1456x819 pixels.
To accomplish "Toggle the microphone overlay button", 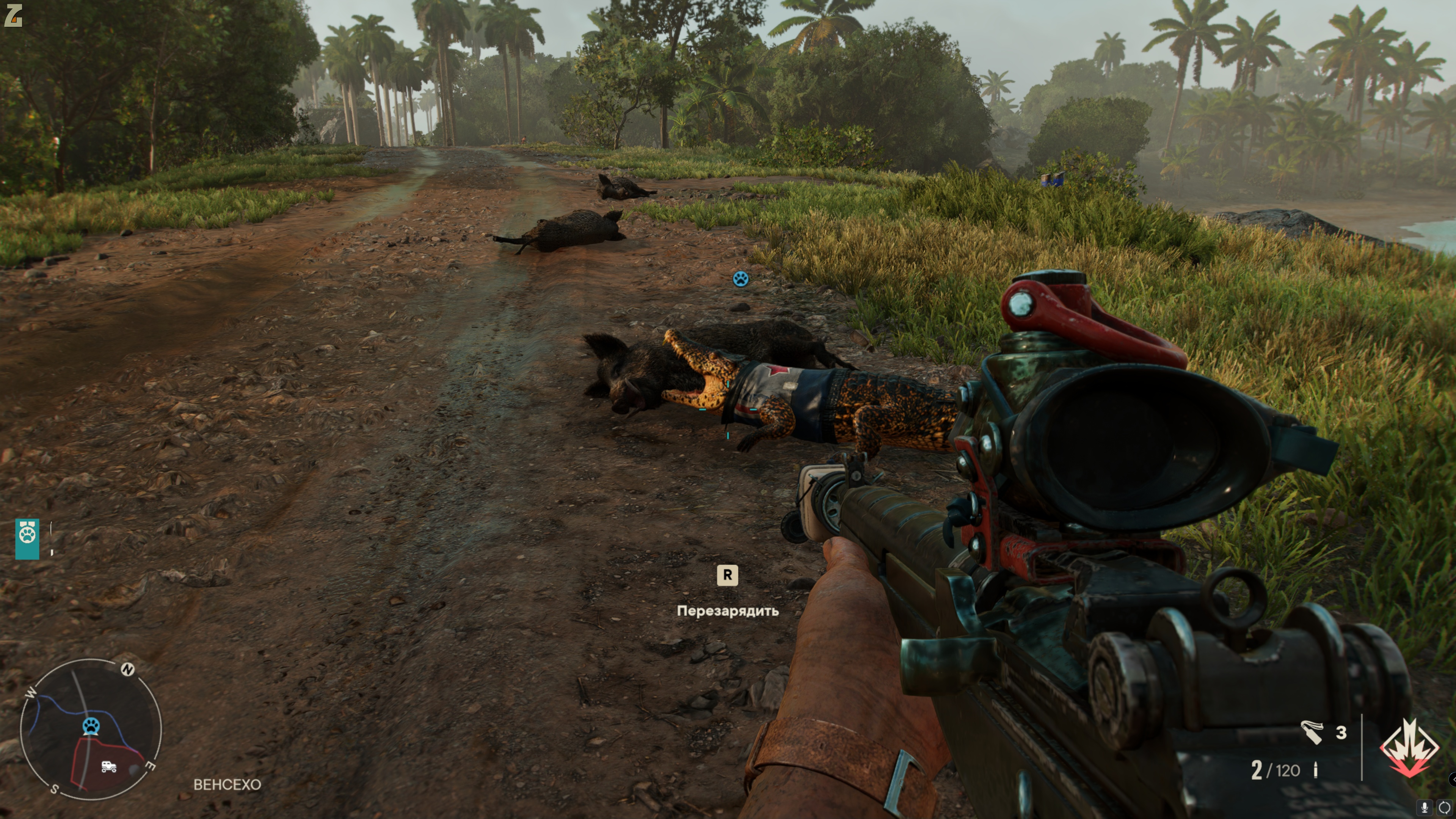I will pyautogui.click(x=1425, y=807).
